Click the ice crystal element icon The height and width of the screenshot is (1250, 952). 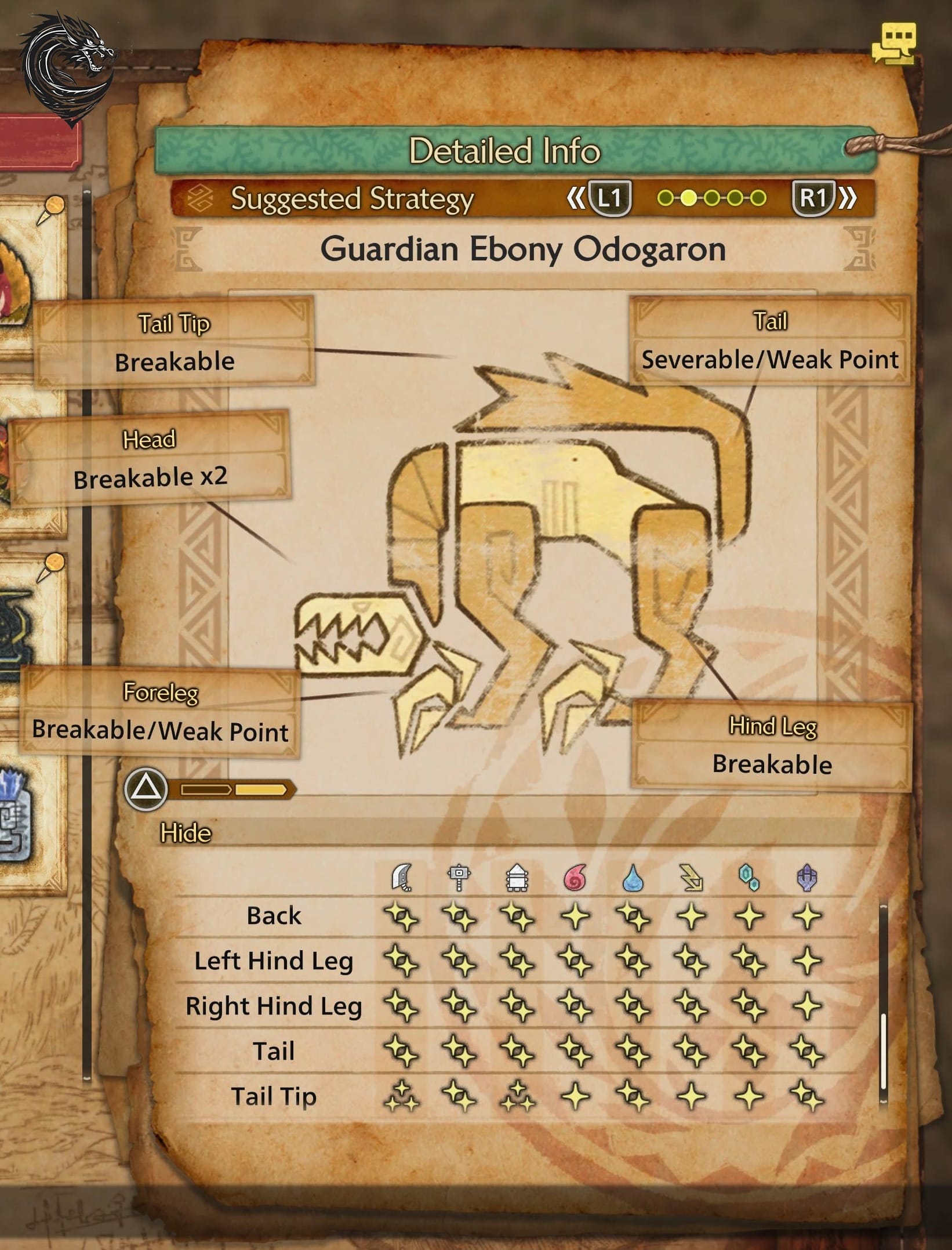(749, 878)
